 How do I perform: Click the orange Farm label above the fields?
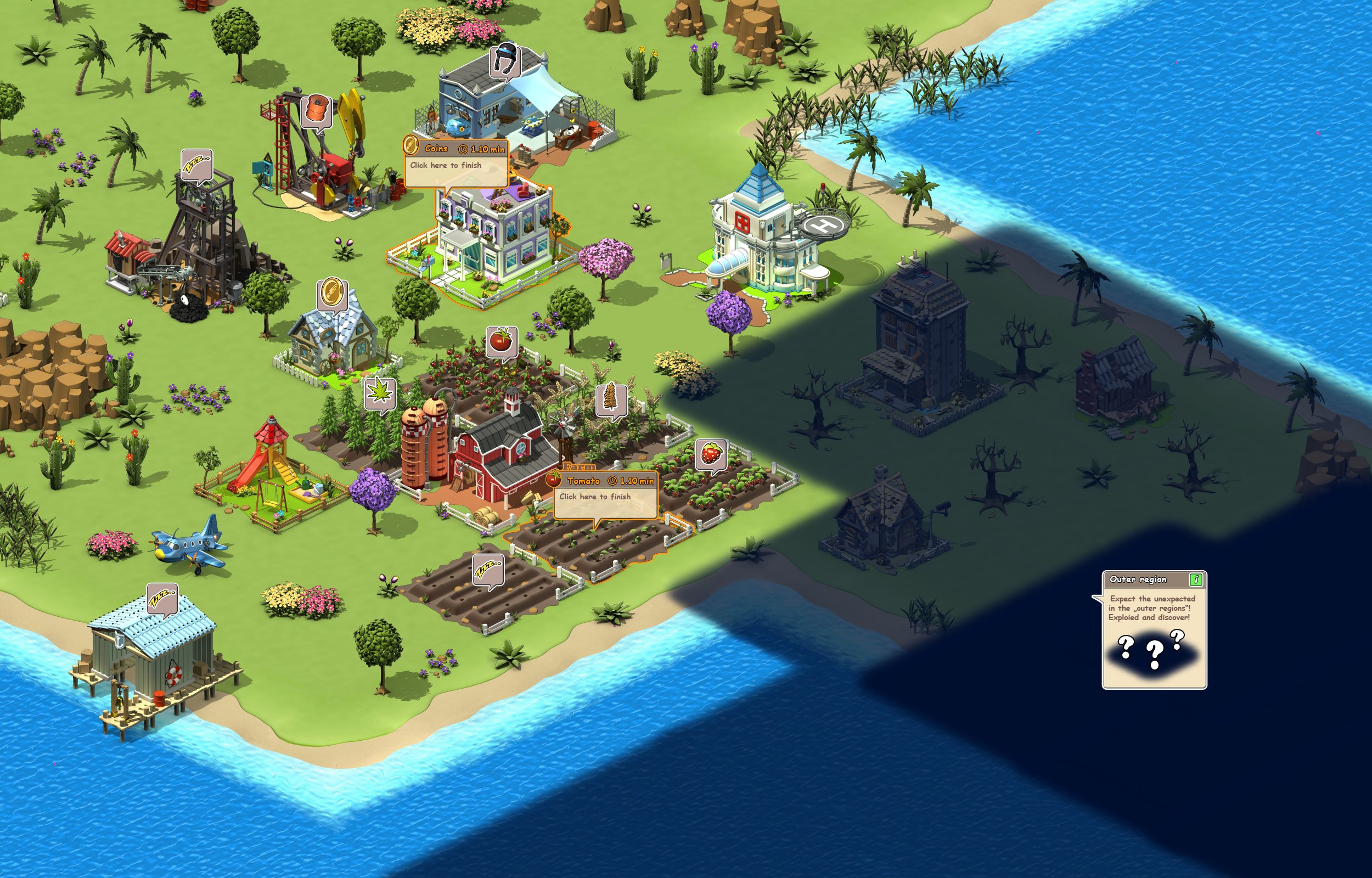click(577, 466)
